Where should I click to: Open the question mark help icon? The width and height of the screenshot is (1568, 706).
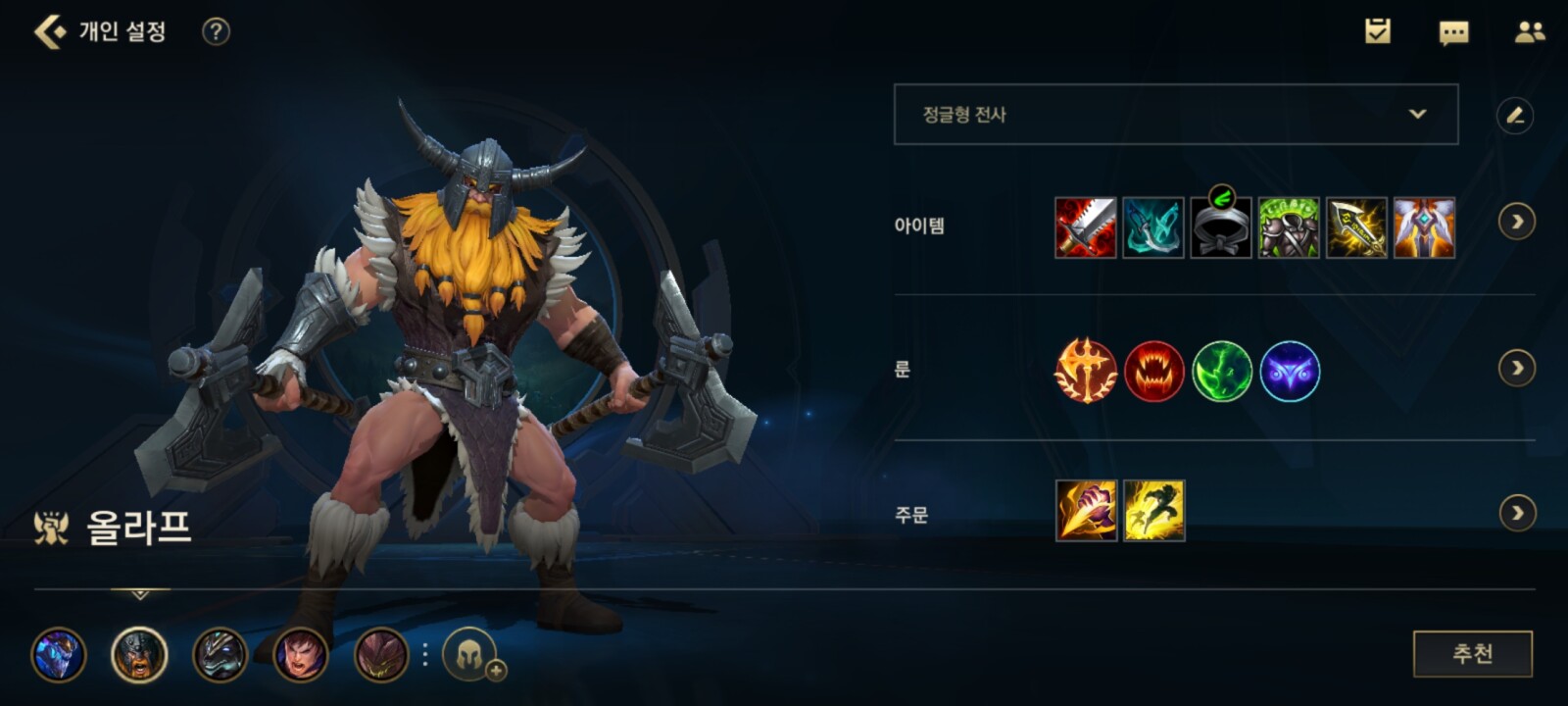click(x=216, y=31)
